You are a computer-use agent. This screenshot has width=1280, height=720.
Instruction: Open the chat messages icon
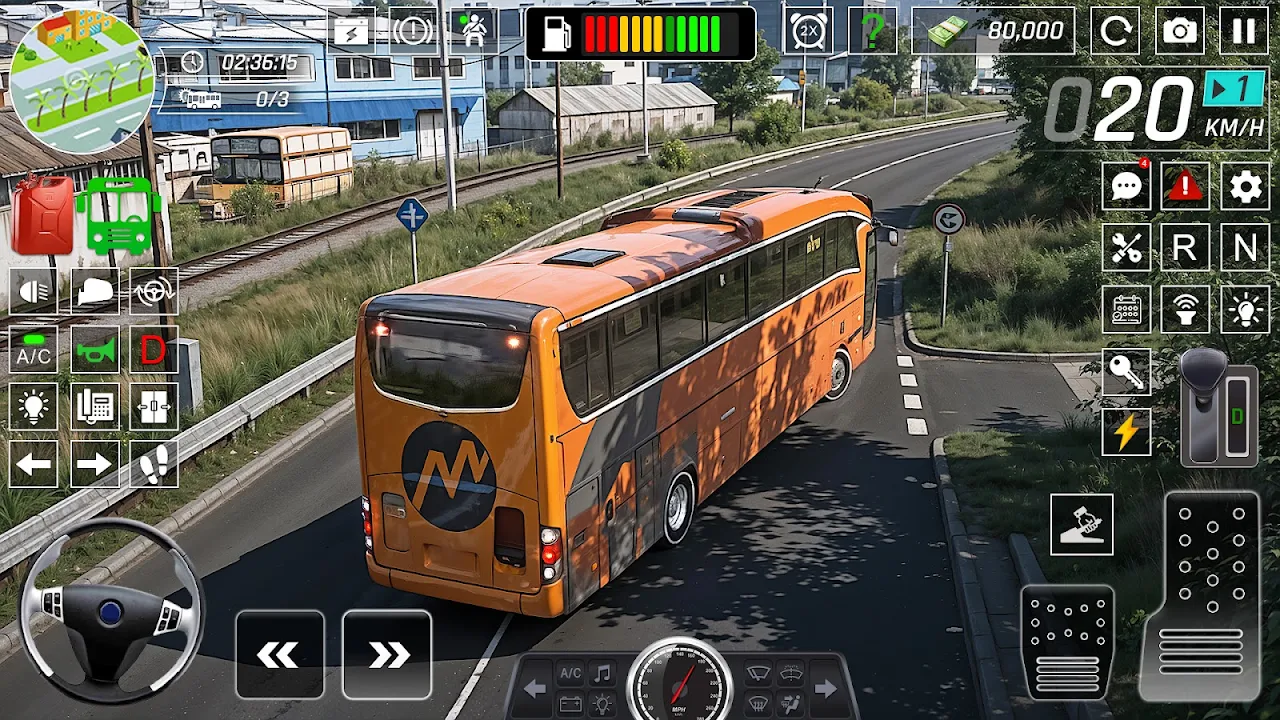1126,187
